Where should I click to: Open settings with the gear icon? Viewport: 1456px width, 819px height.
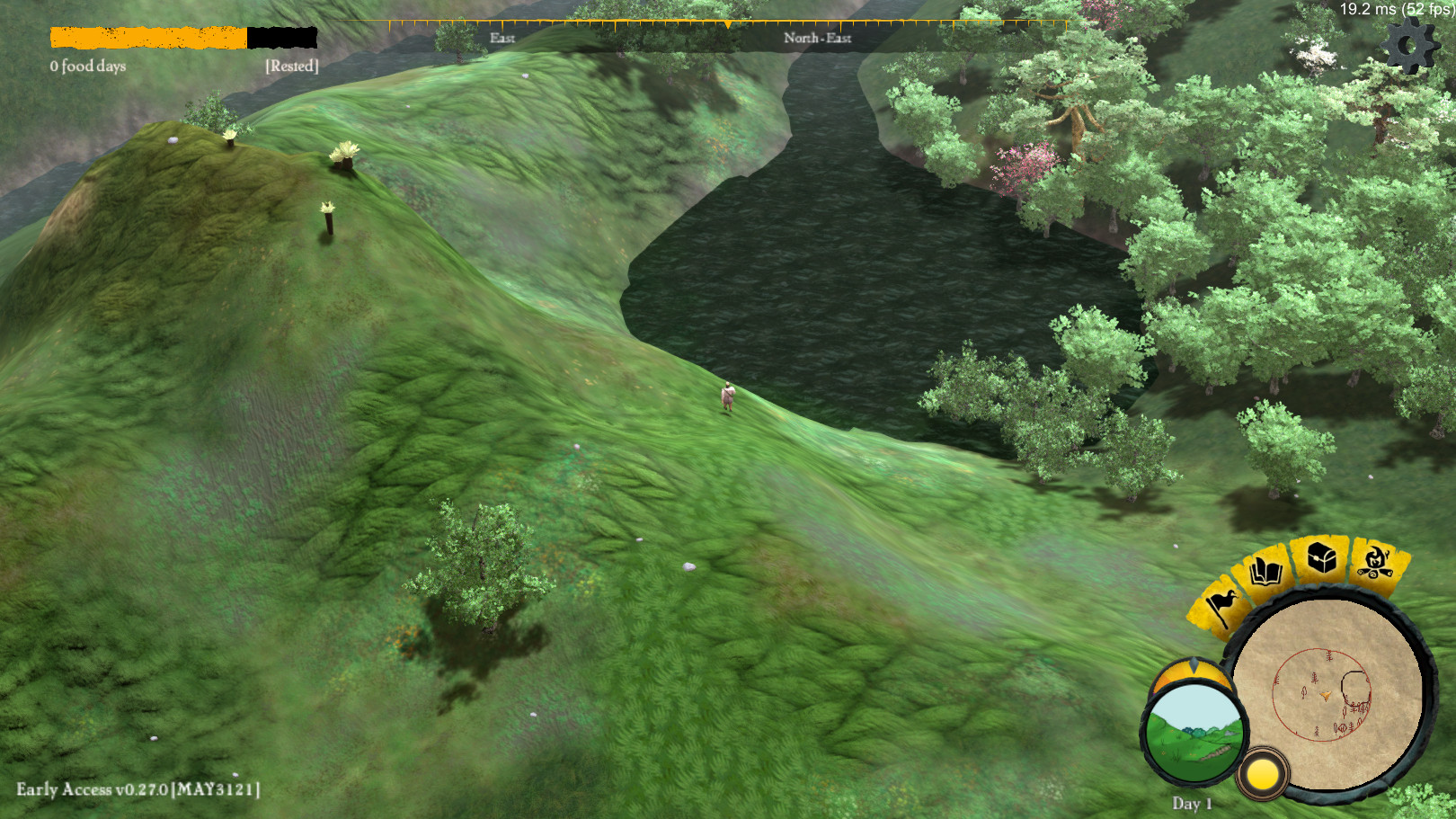click(x=1407, y=45)
